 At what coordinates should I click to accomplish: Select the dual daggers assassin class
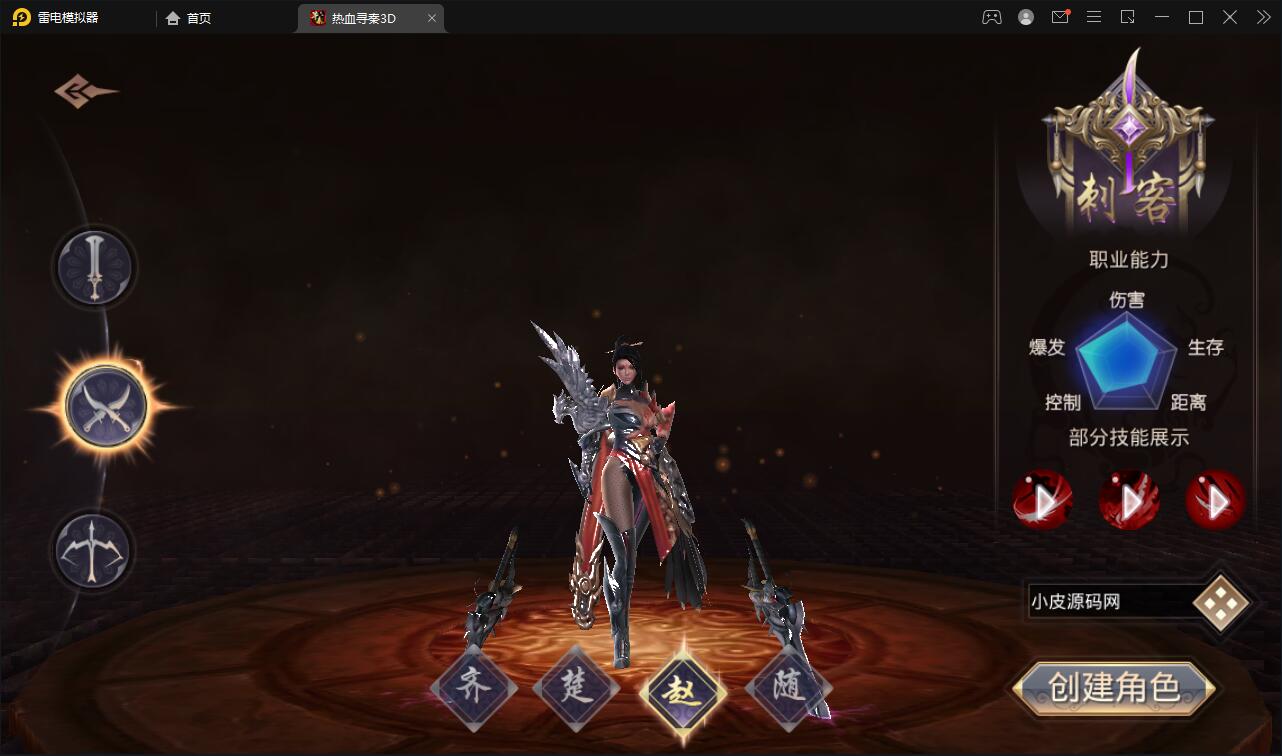106,407
